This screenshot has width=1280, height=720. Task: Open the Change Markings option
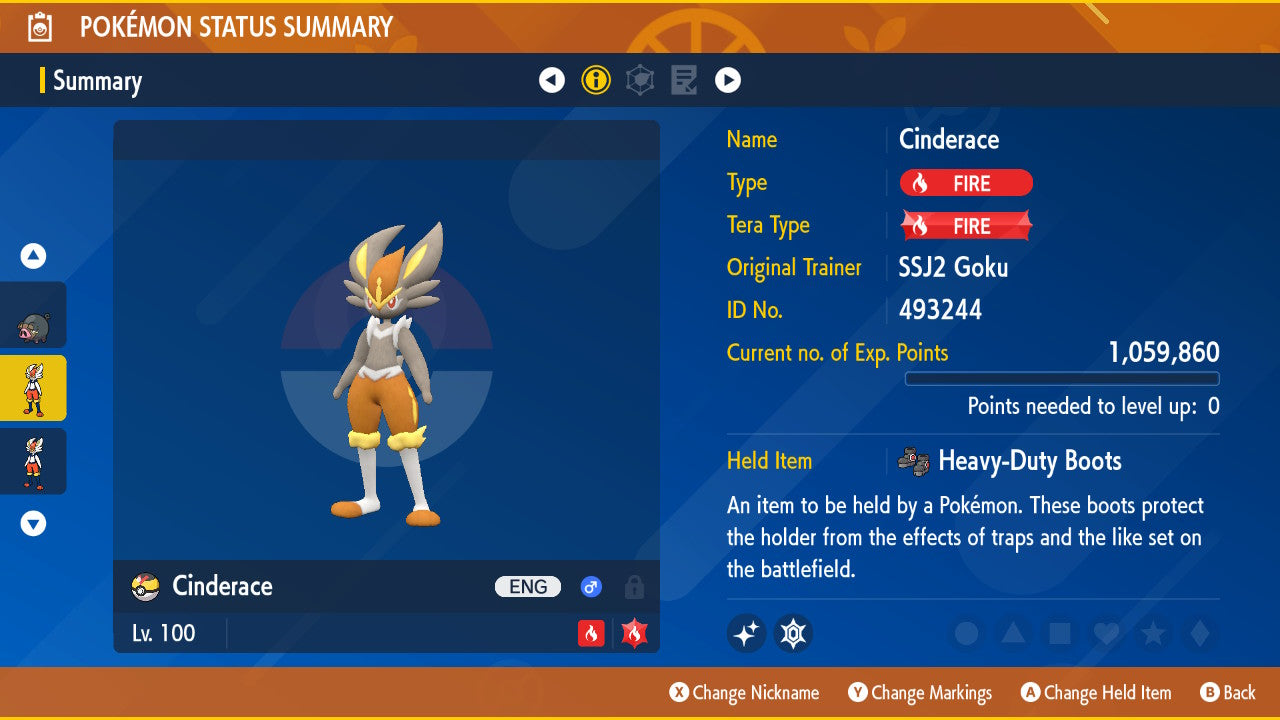920,693
